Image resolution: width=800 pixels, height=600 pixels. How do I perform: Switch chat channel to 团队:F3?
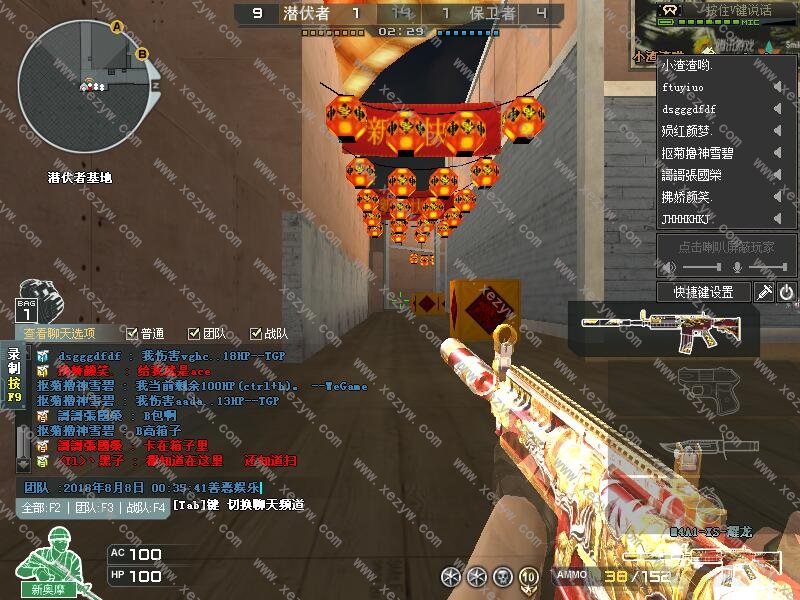point(96,507)
